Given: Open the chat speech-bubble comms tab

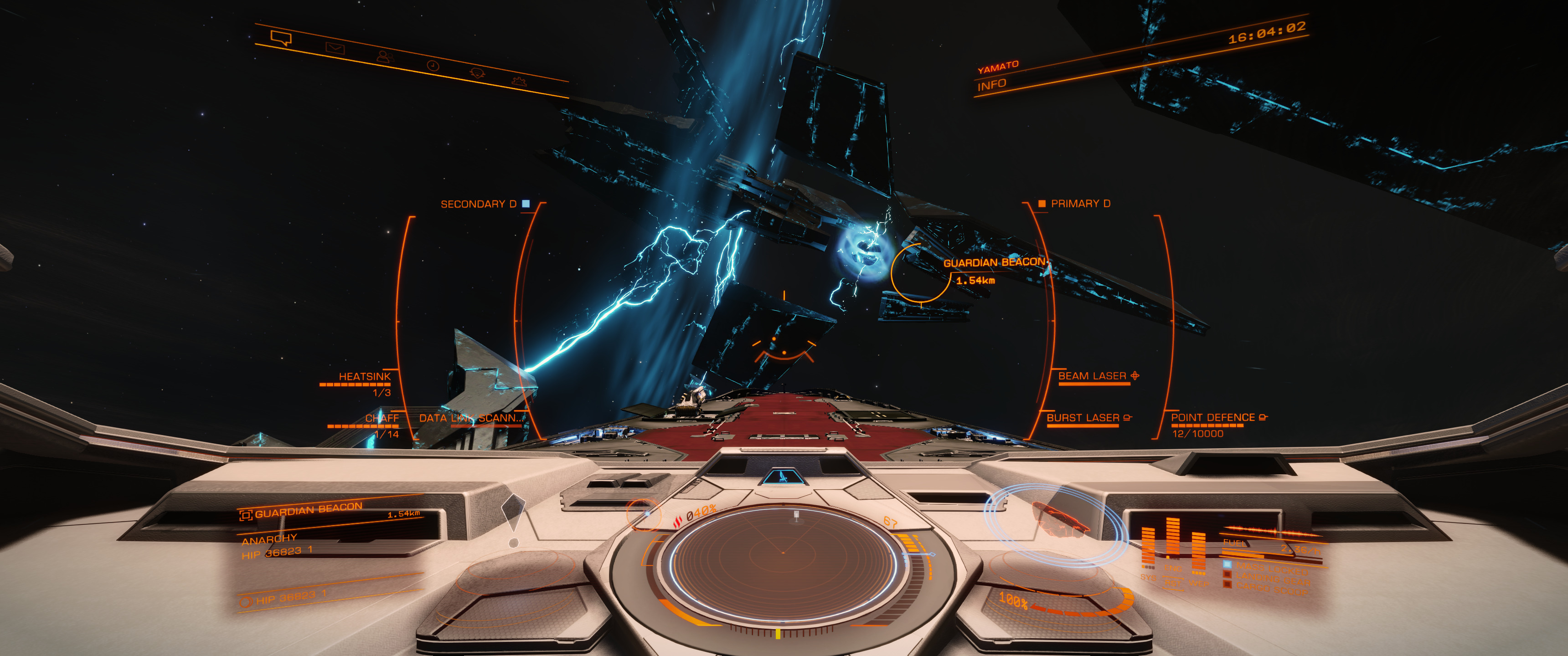Looking at the screenshot, I should coord(281,39).
